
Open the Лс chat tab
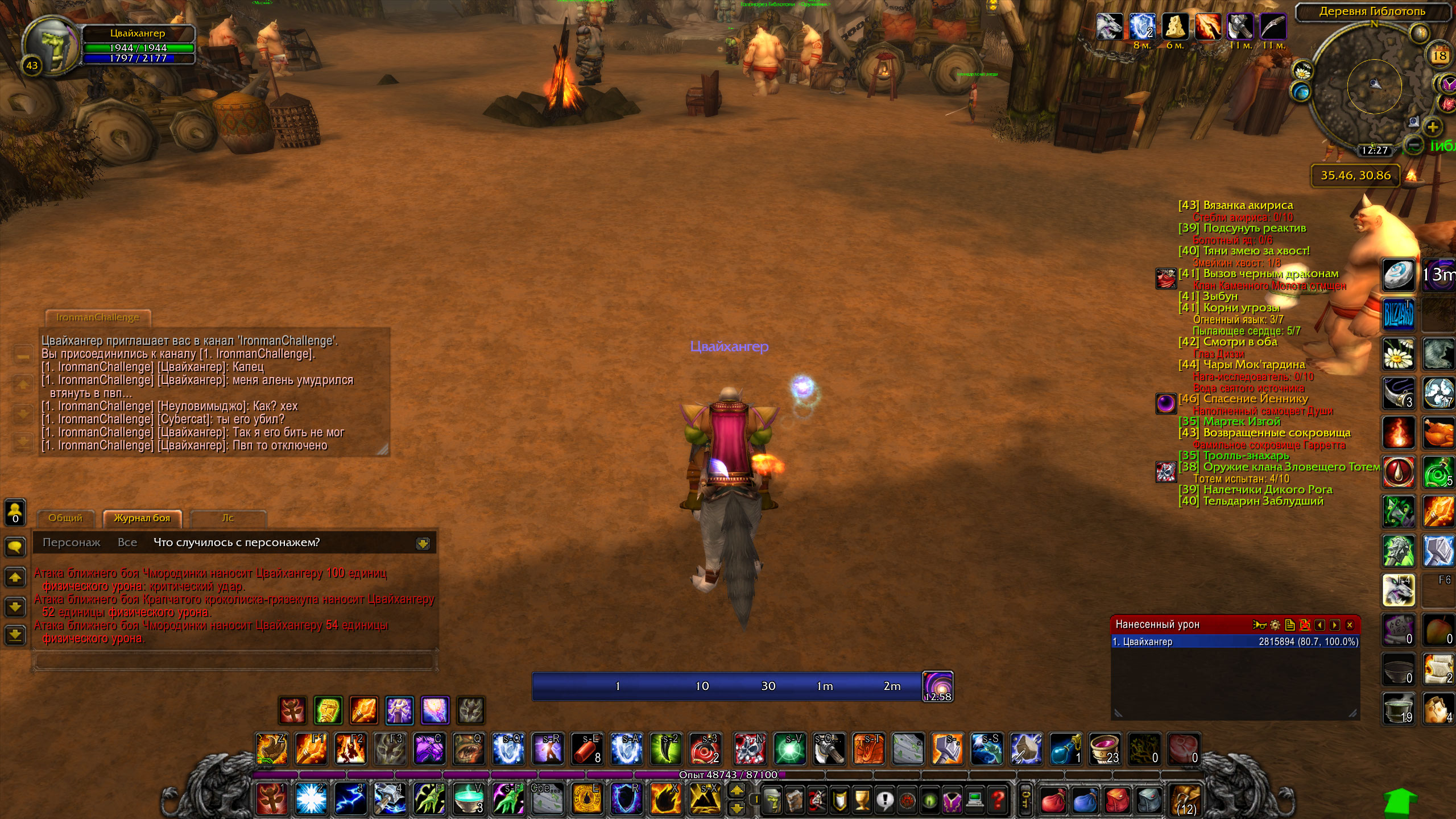point(227,518)
